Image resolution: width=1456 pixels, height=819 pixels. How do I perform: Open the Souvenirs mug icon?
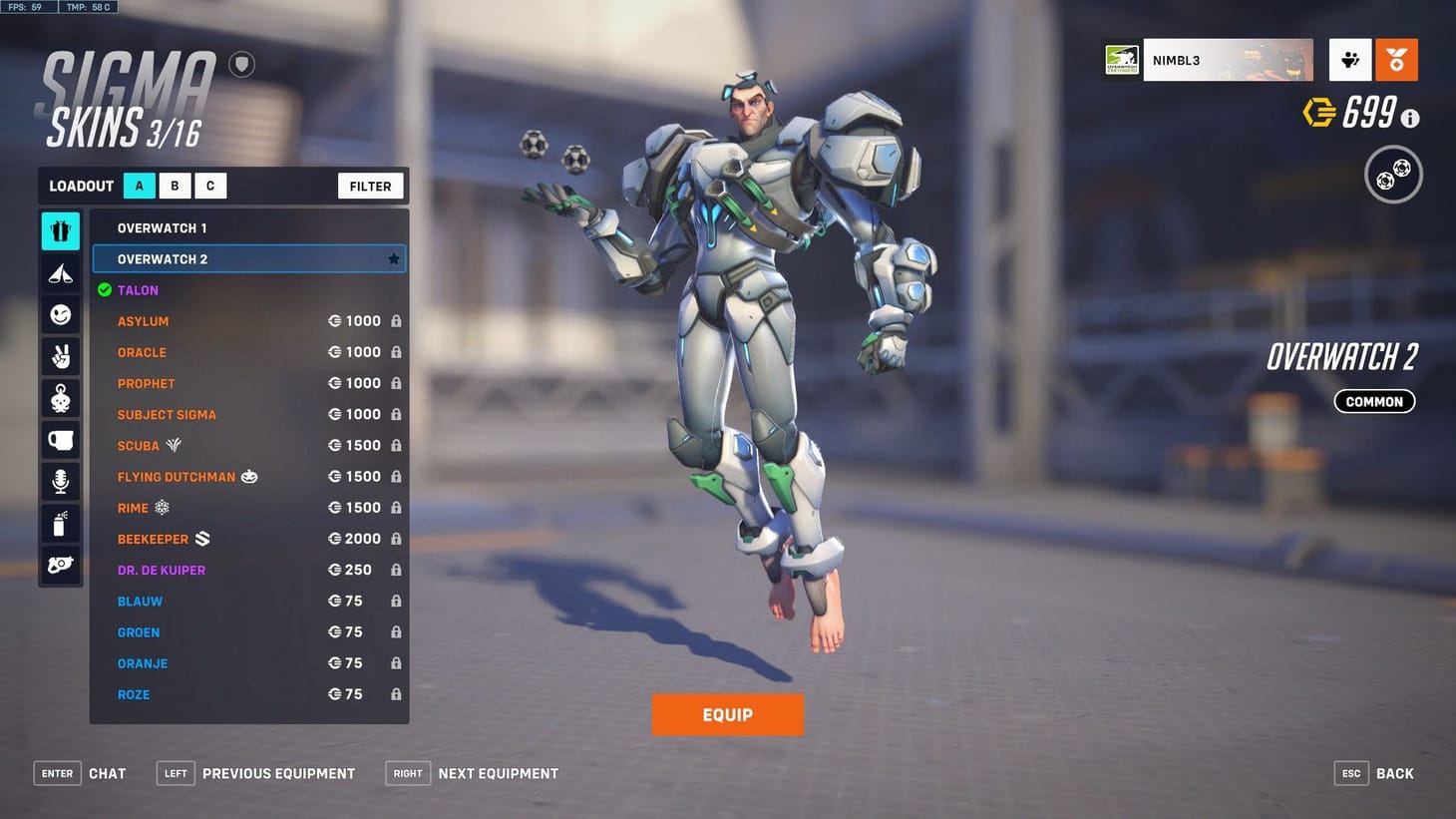pyautogui.click(x=60, y=440)
